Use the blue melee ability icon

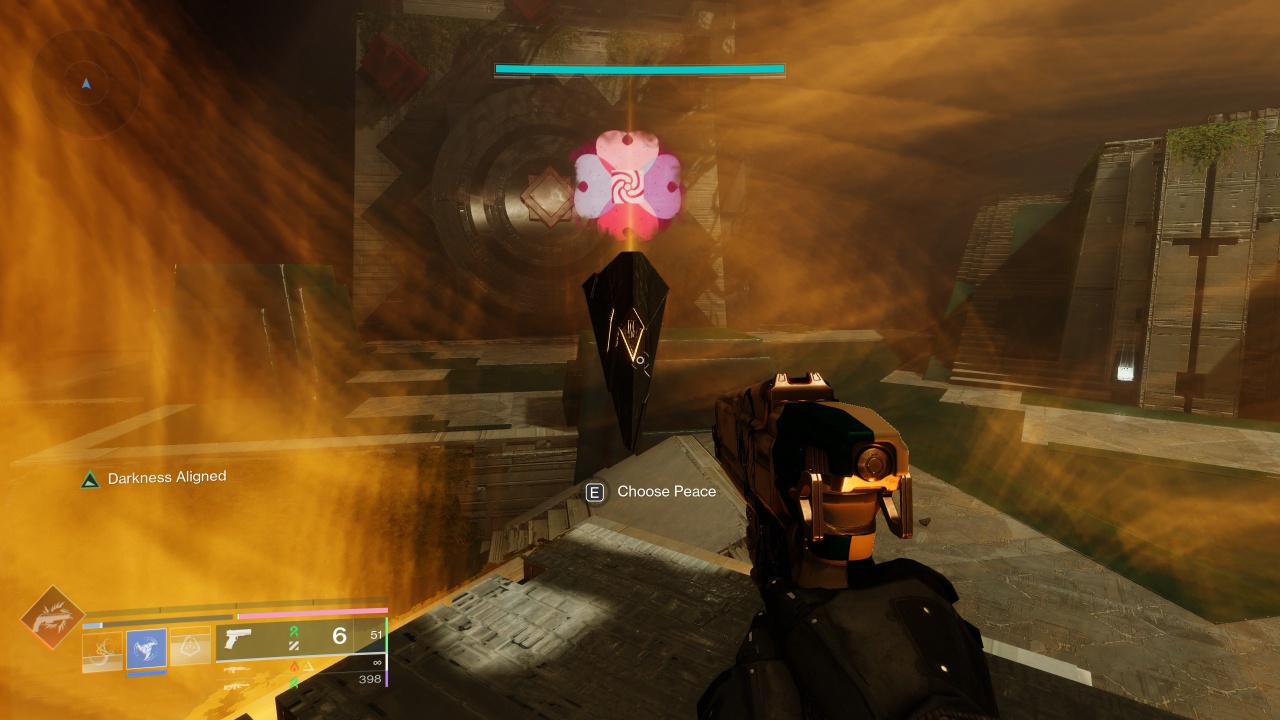(147, 651)
